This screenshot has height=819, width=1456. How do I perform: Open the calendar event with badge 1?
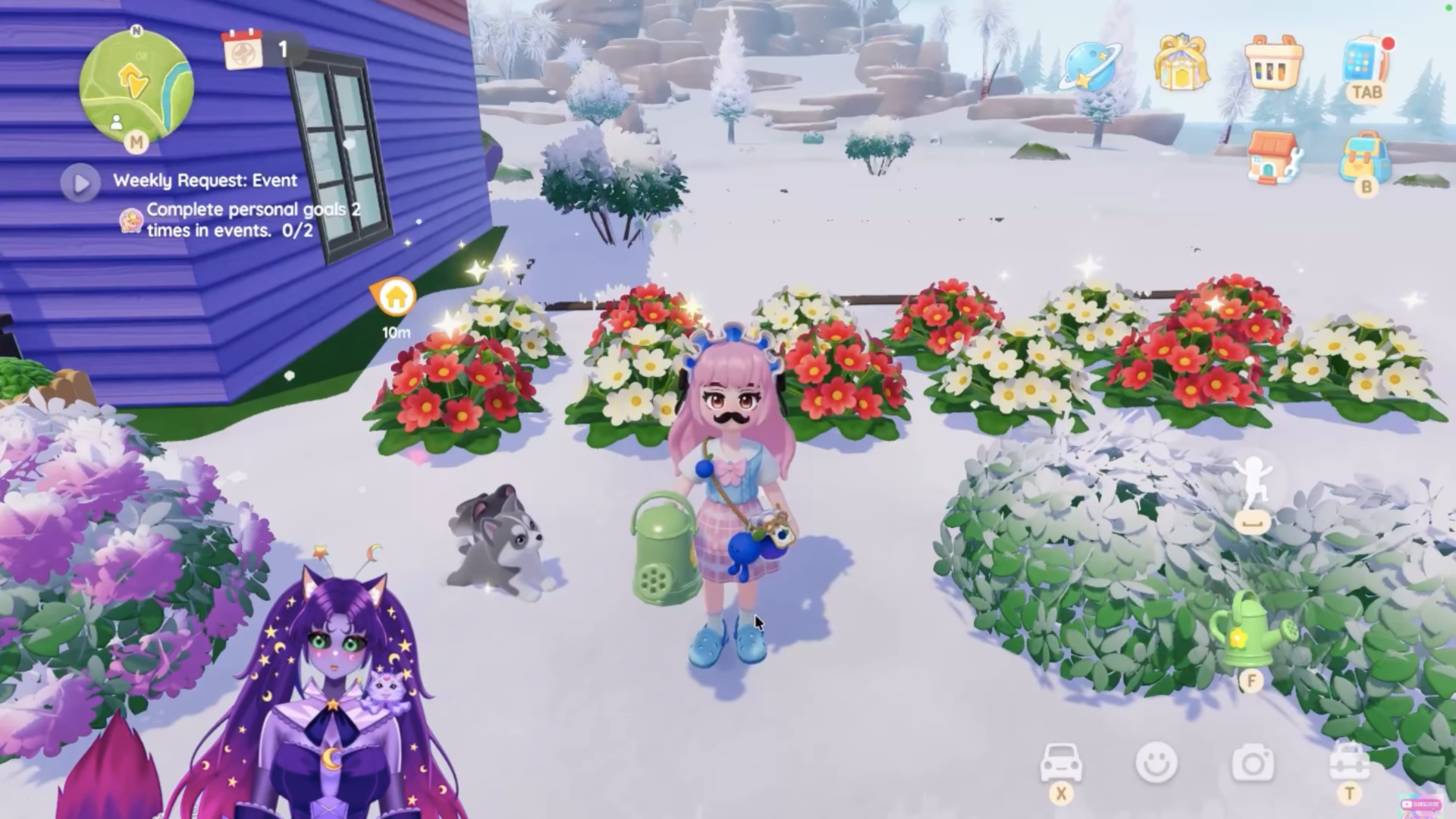coord(244,52)
